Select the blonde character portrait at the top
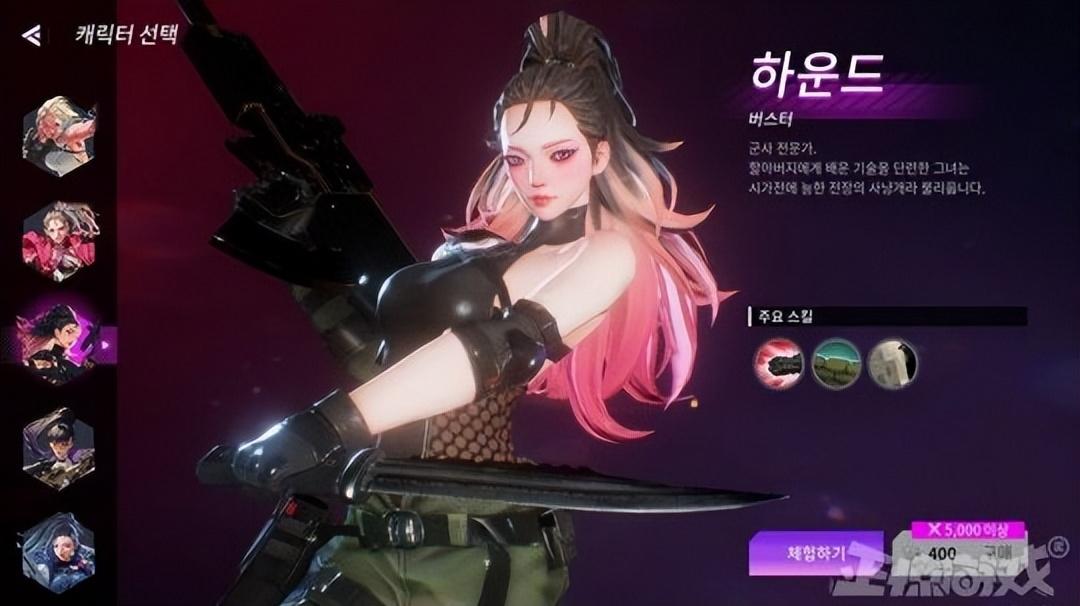The height and width of the screenshot is (606, 1080). point(59,133)
